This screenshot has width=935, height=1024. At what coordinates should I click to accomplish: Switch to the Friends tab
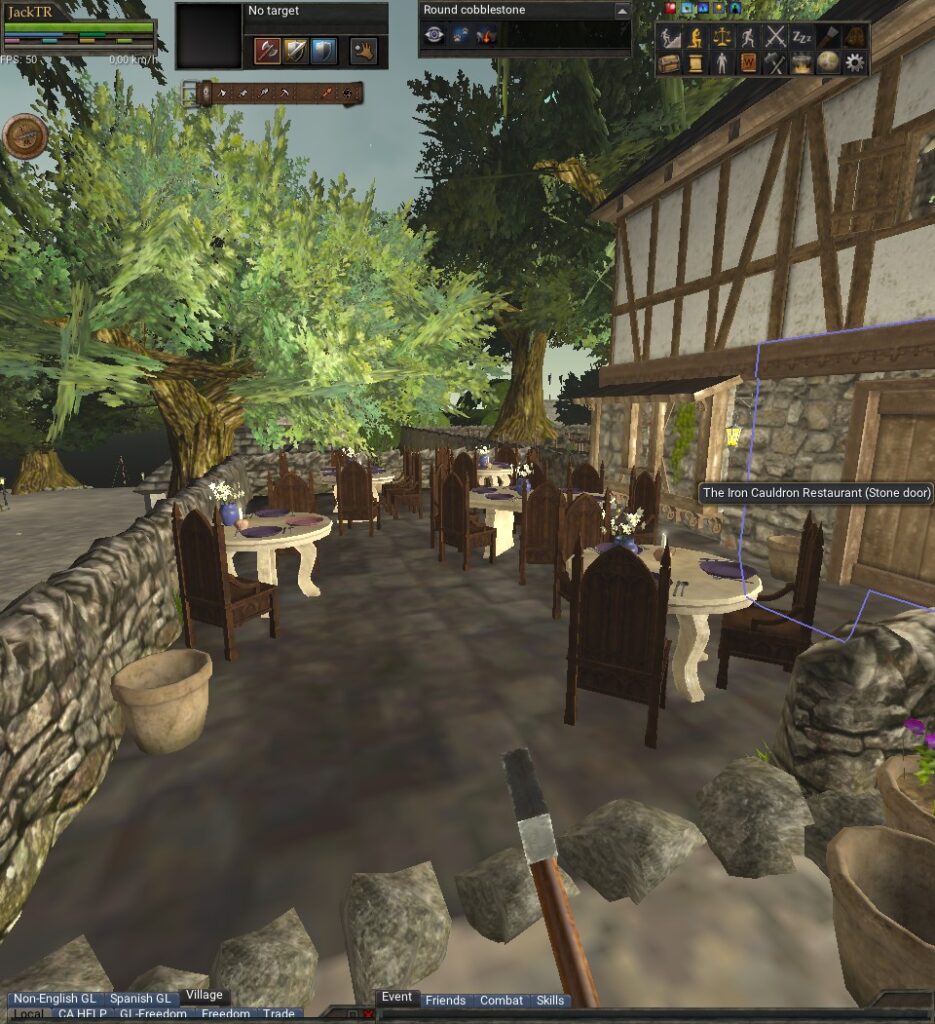pos(445,1000)
